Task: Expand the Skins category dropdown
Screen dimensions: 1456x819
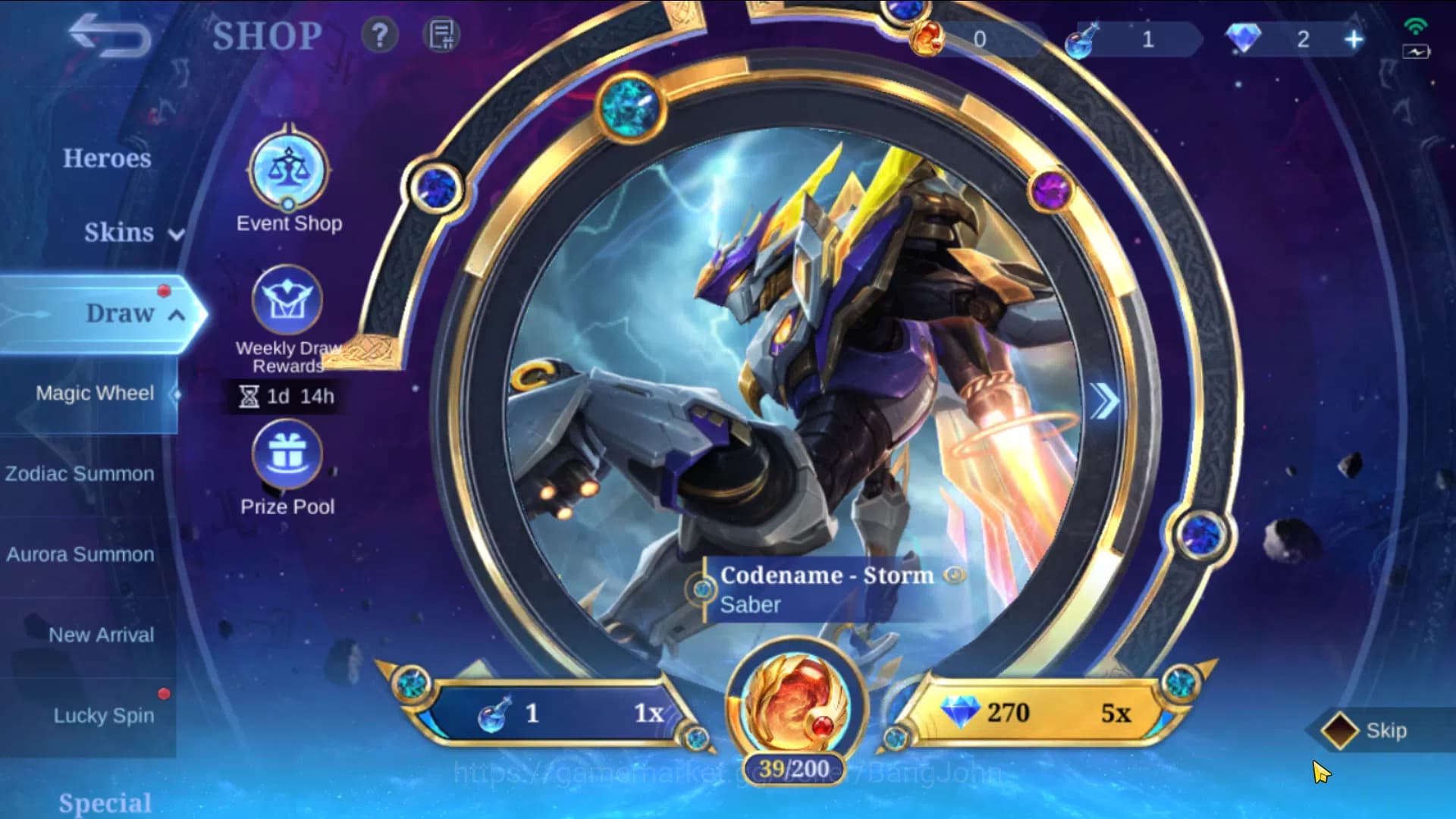Action: point(176,236)
